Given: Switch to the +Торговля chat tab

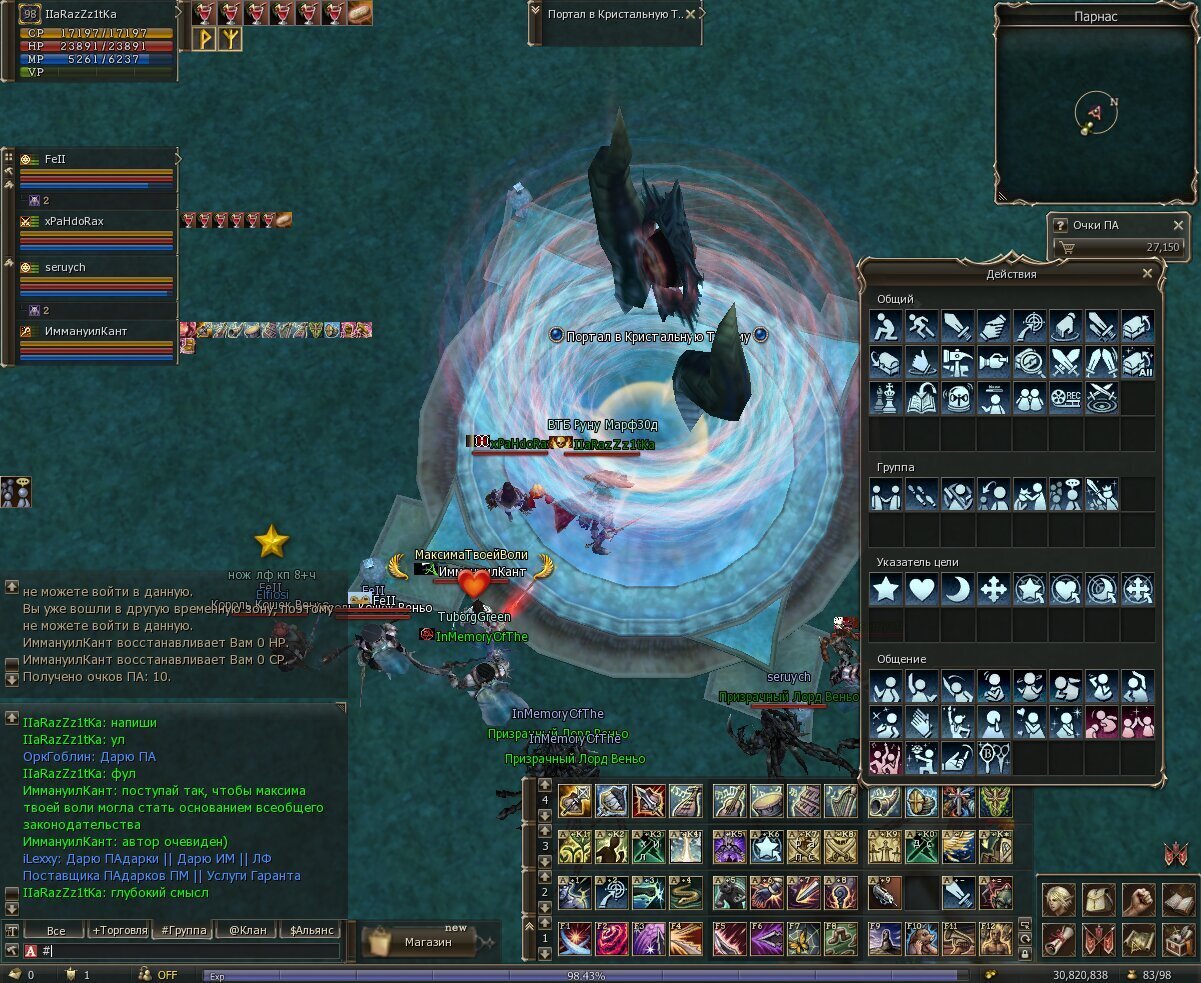Looking at the screenshot, I should 119,930.
